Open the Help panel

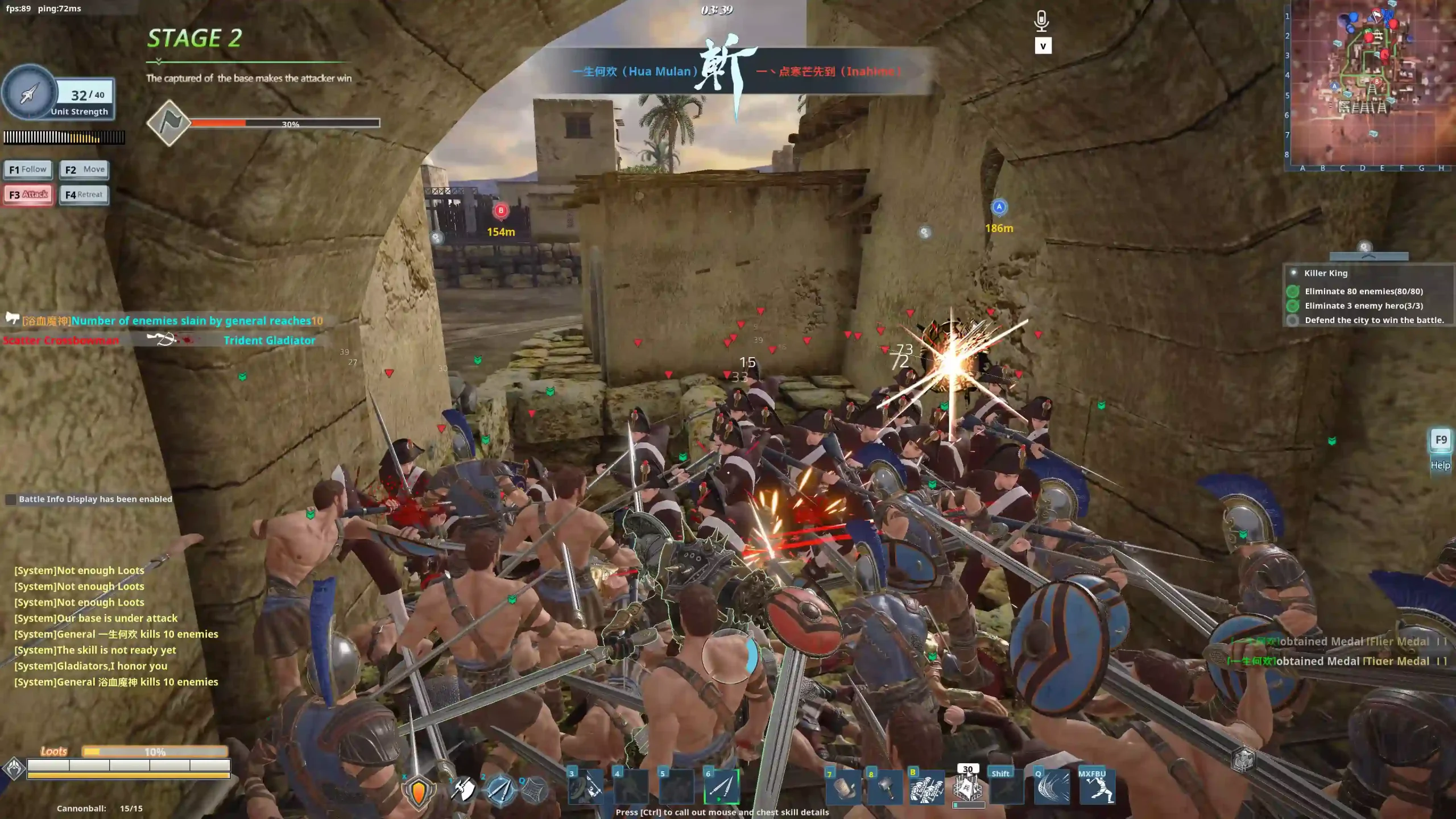pyautogui.click(x=1440, y=449)
